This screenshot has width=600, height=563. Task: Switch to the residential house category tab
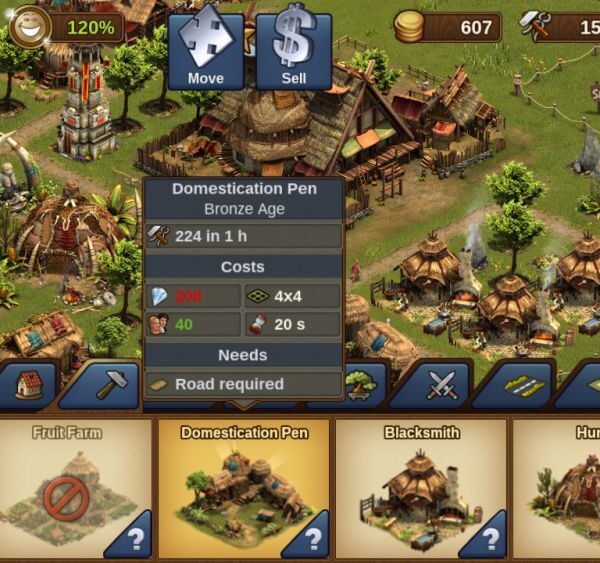[x=28, y=387]
